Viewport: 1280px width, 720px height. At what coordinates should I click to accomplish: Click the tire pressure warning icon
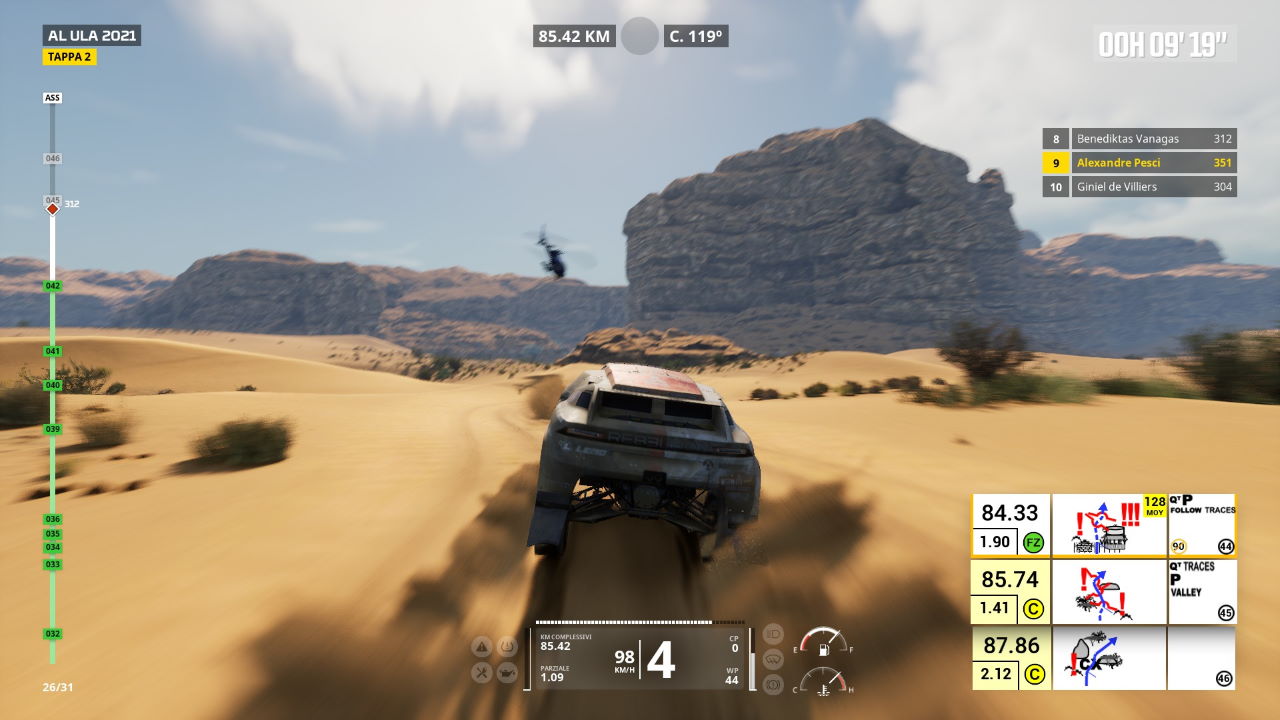pos(508,646)
